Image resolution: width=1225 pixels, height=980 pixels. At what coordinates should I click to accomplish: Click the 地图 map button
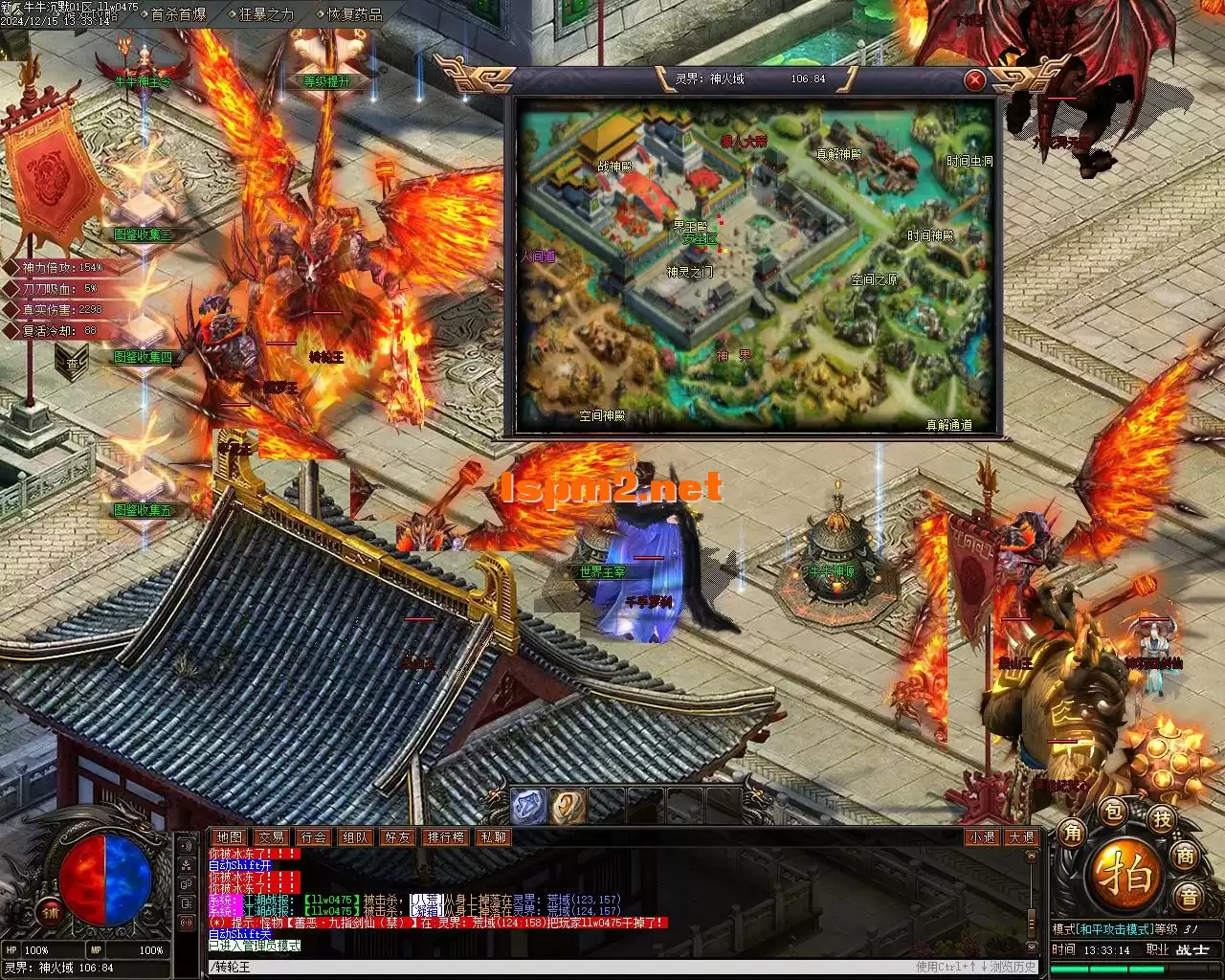click(229, 837)
